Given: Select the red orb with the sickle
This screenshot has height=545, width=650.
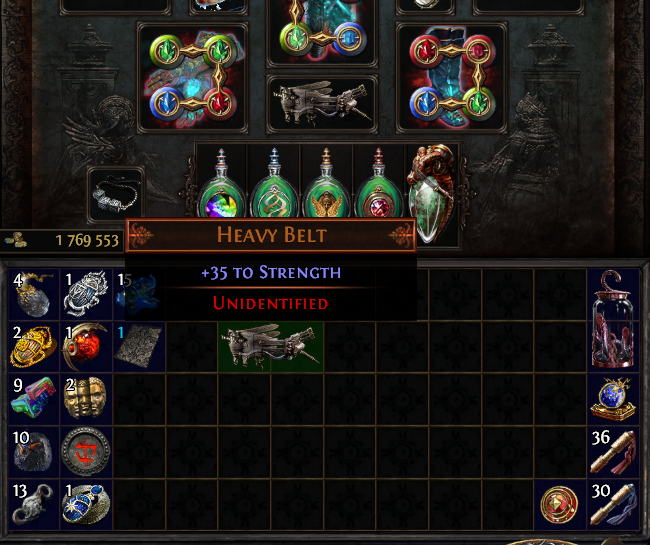Looking at the screenshot, I should pos(87,347).
